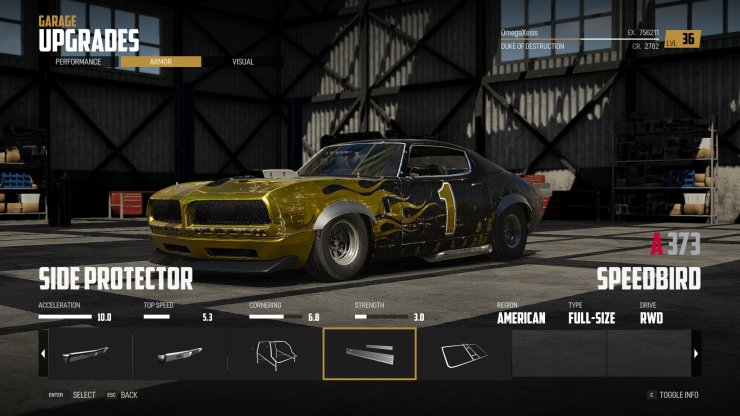Choose the window guard part thumbnail
The image size is (740, 416).
click(464, 353)
